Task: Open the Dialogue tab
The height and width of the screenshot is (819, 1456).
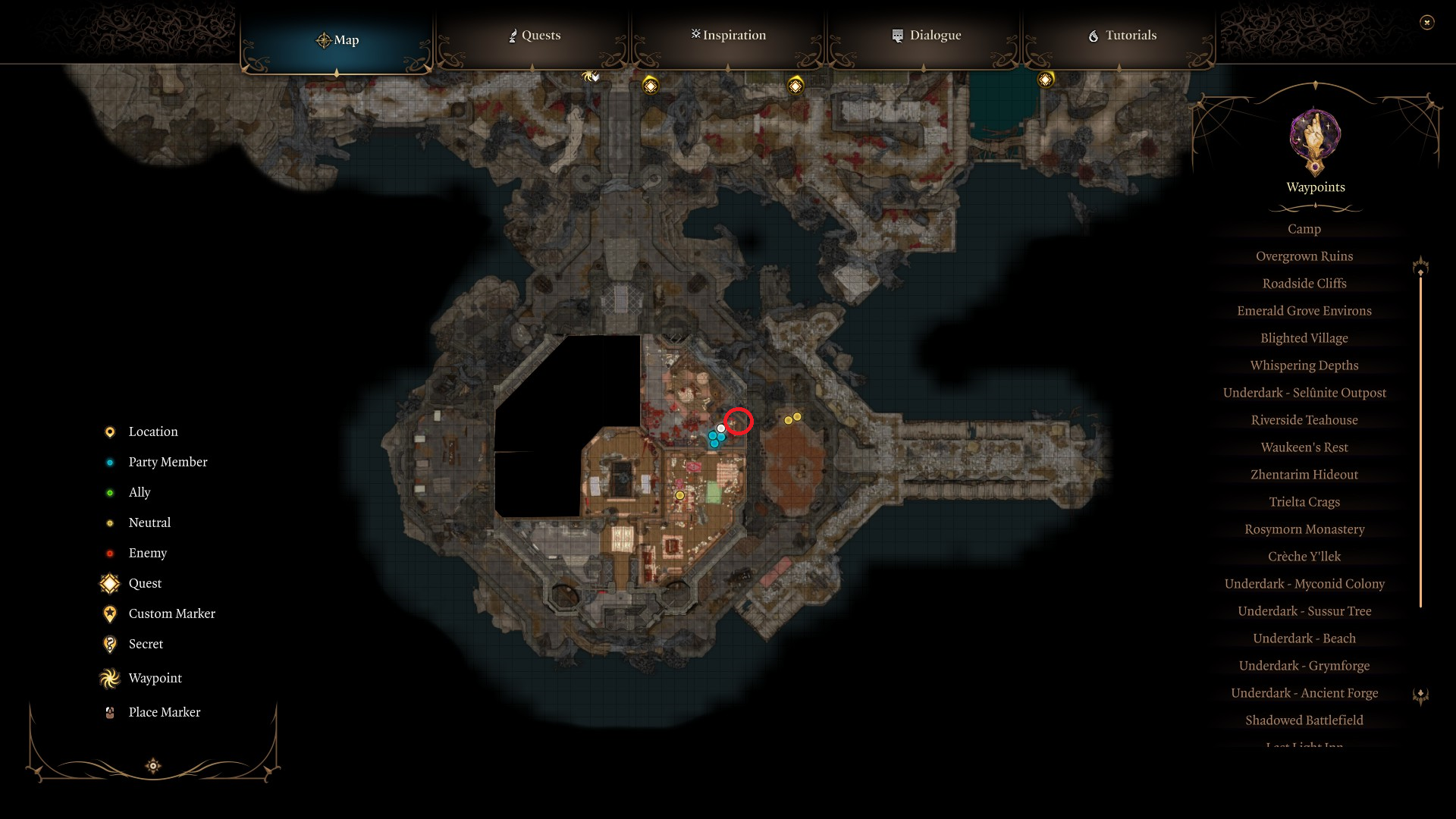Action: [926, 35]
